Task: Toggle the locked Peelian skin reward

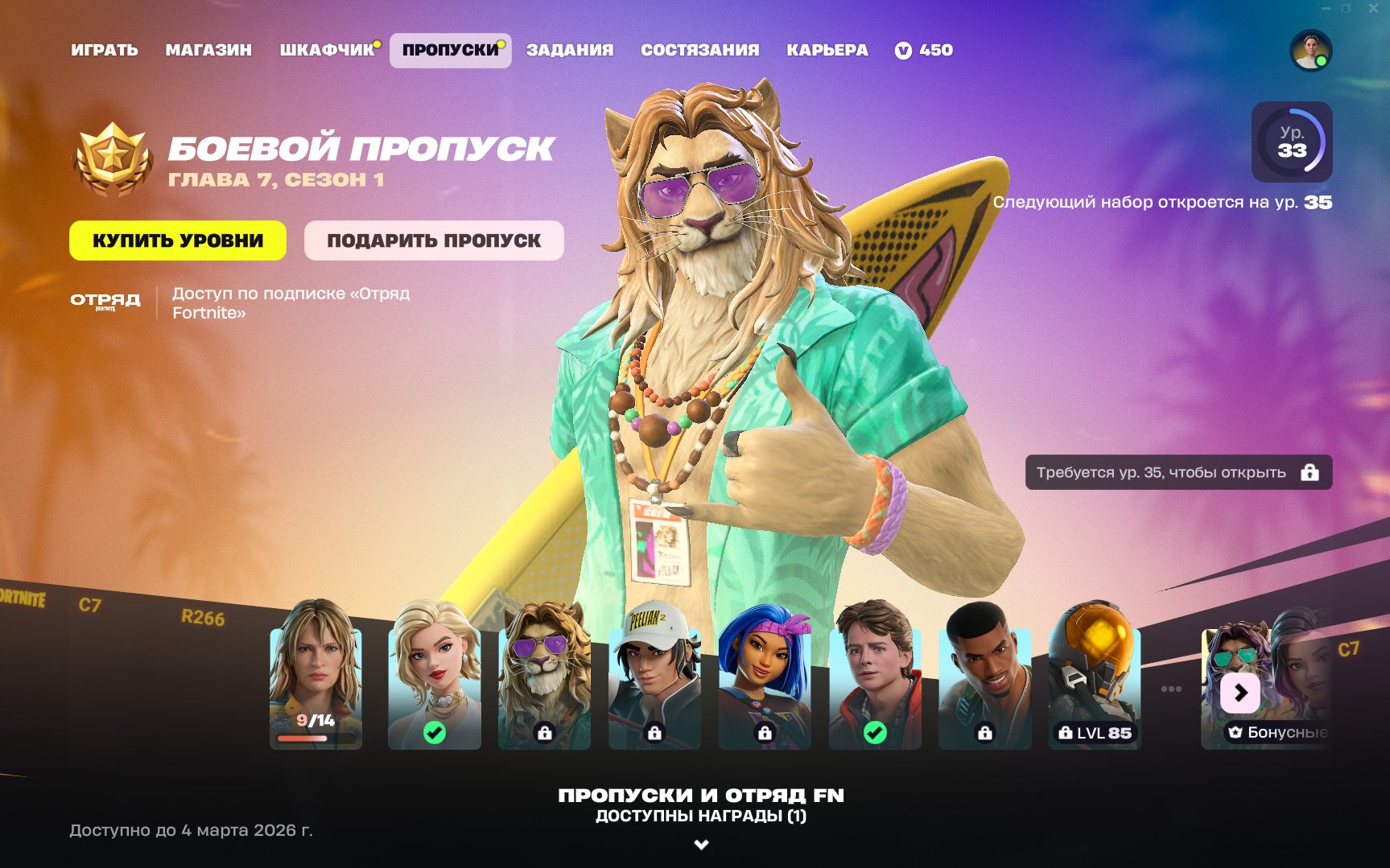Action: coord(654,734)
